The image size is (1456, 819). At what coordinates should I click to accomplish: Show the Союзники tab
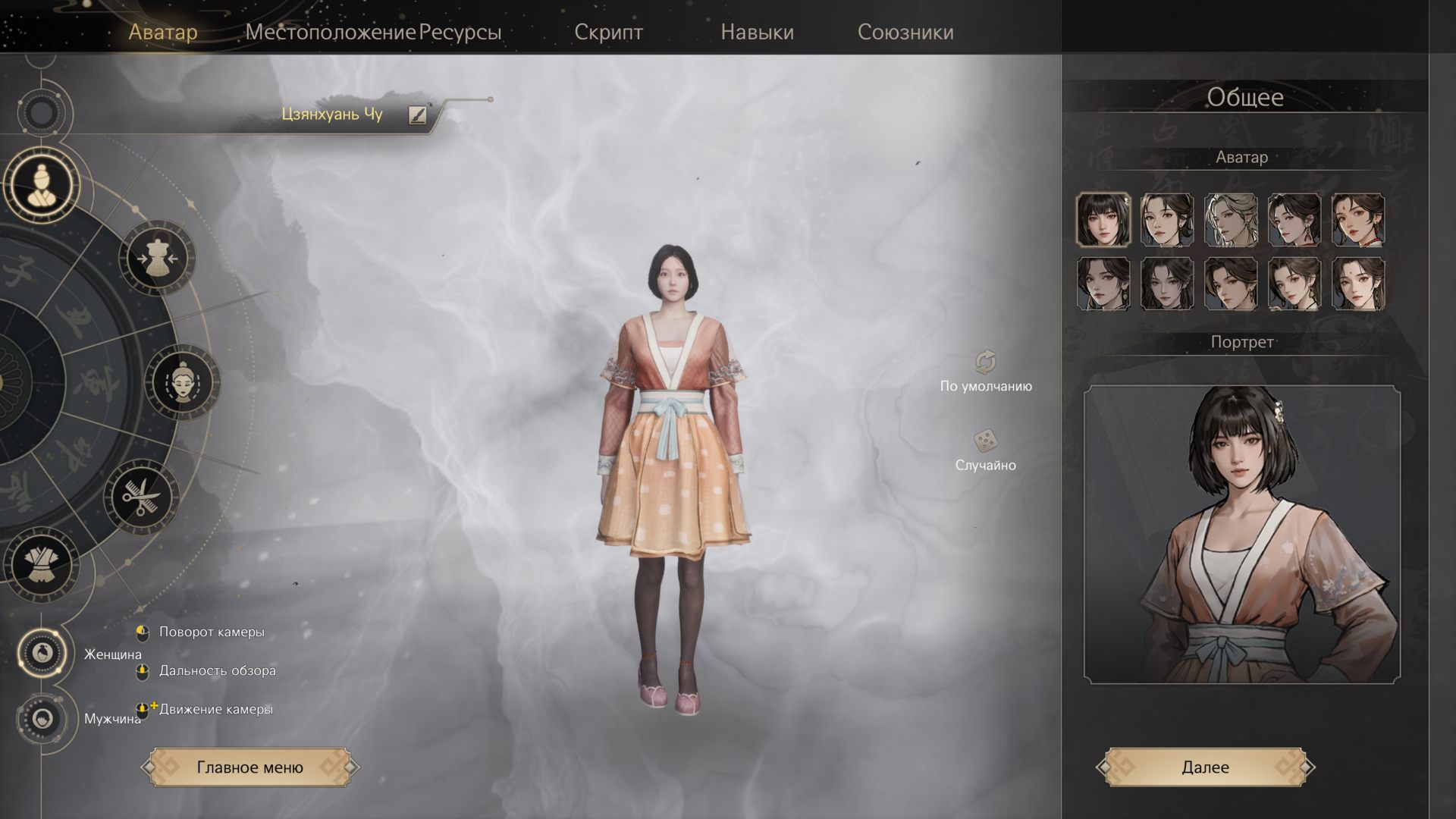click(x=905, y=32)
